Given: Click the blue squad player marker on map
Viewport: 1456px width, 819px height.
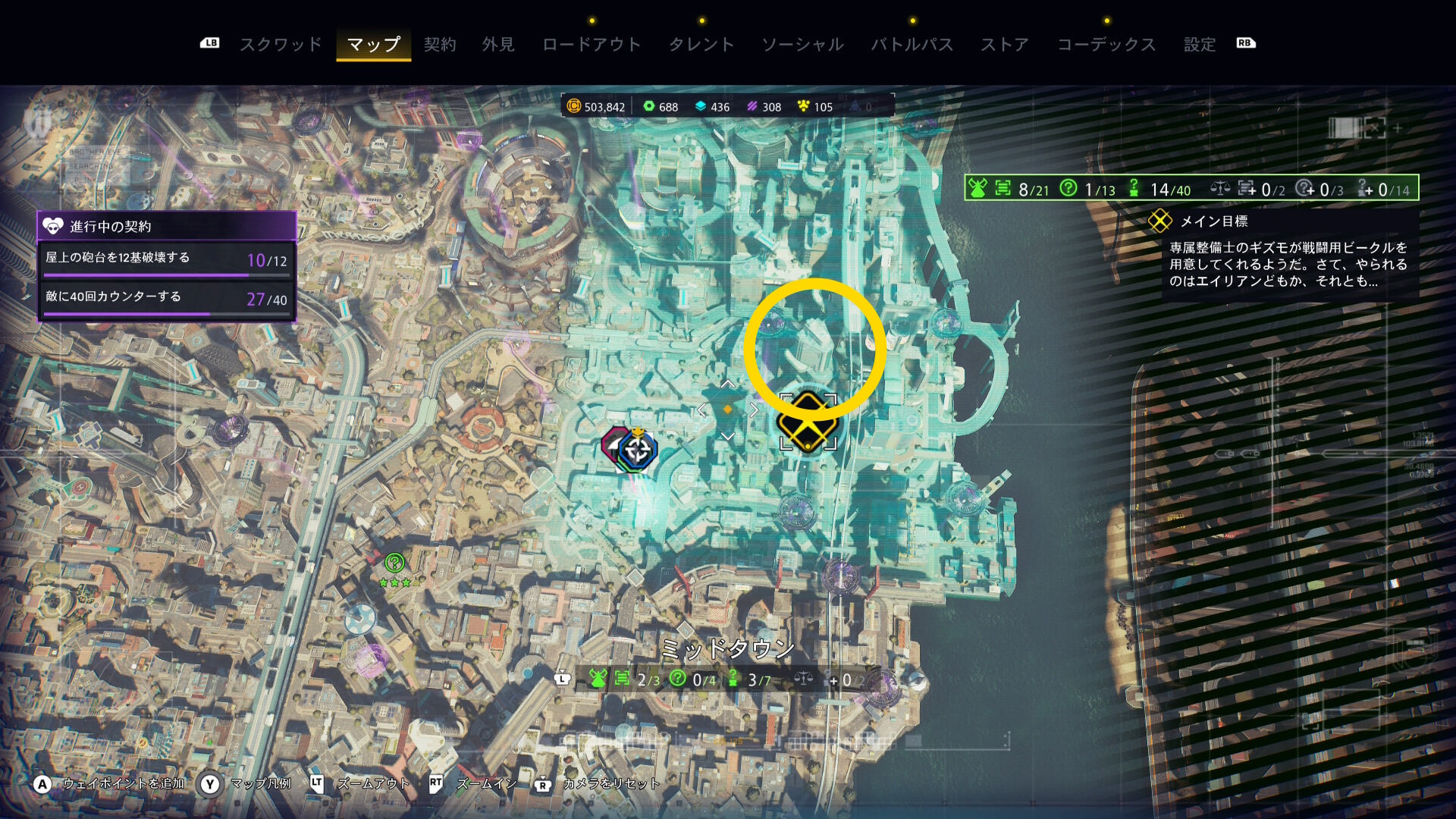Looking at the screenshot, I should [x=637, y=450].
